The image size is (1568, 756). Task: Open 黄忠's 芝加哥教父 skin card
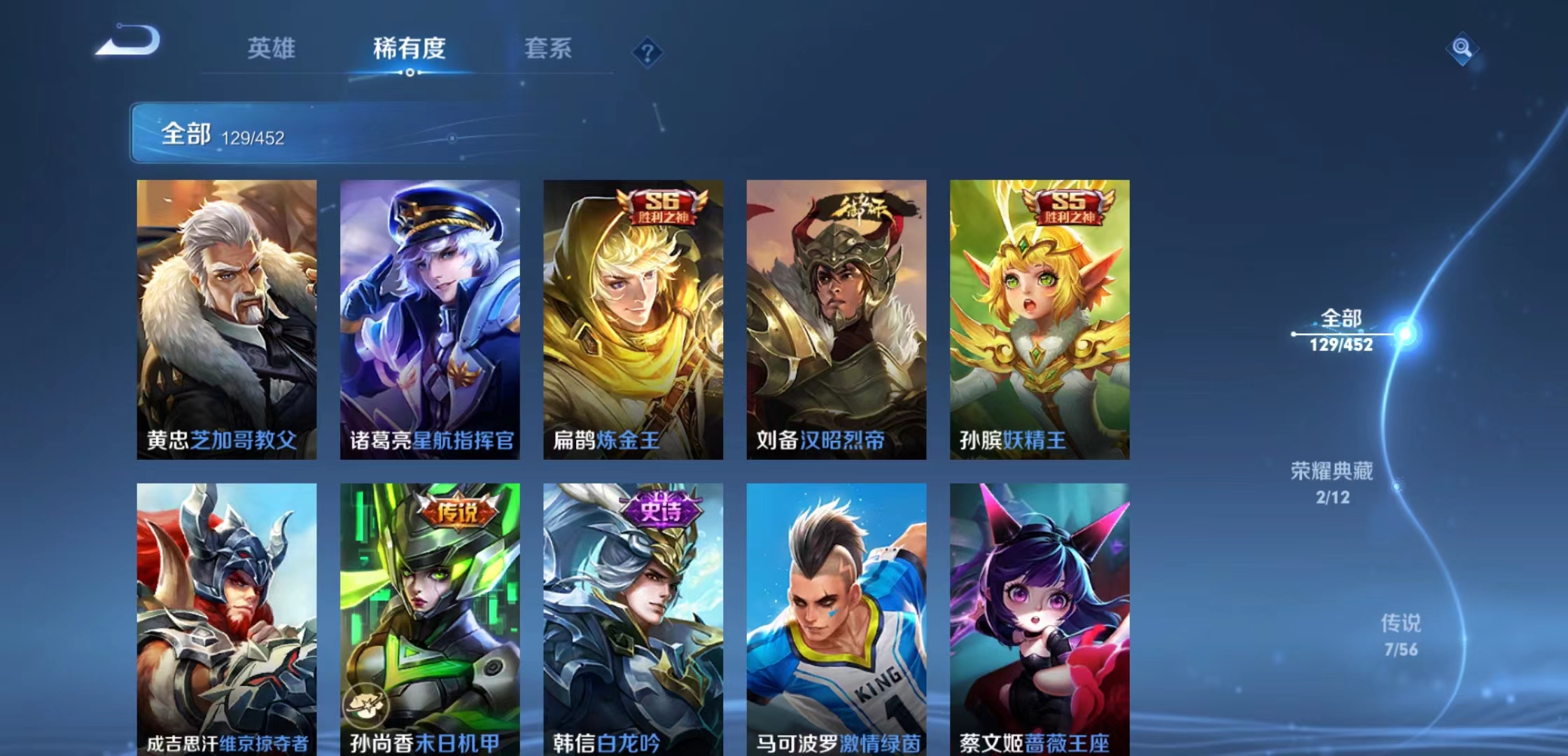pyautogui.click(x=227, y=315)
